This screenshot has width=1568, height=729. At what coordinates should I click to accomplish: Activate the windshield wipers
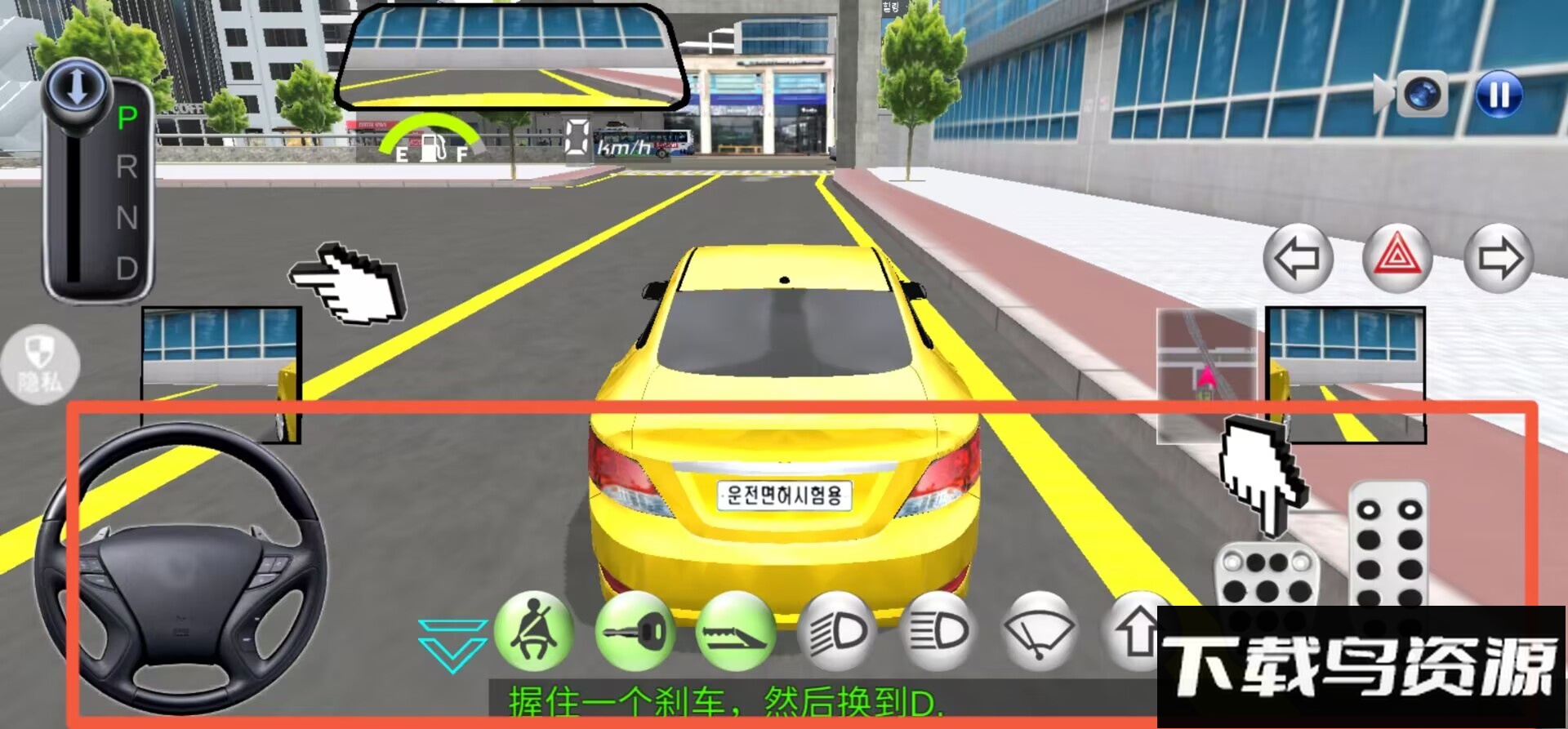(x=1039, y=631)
